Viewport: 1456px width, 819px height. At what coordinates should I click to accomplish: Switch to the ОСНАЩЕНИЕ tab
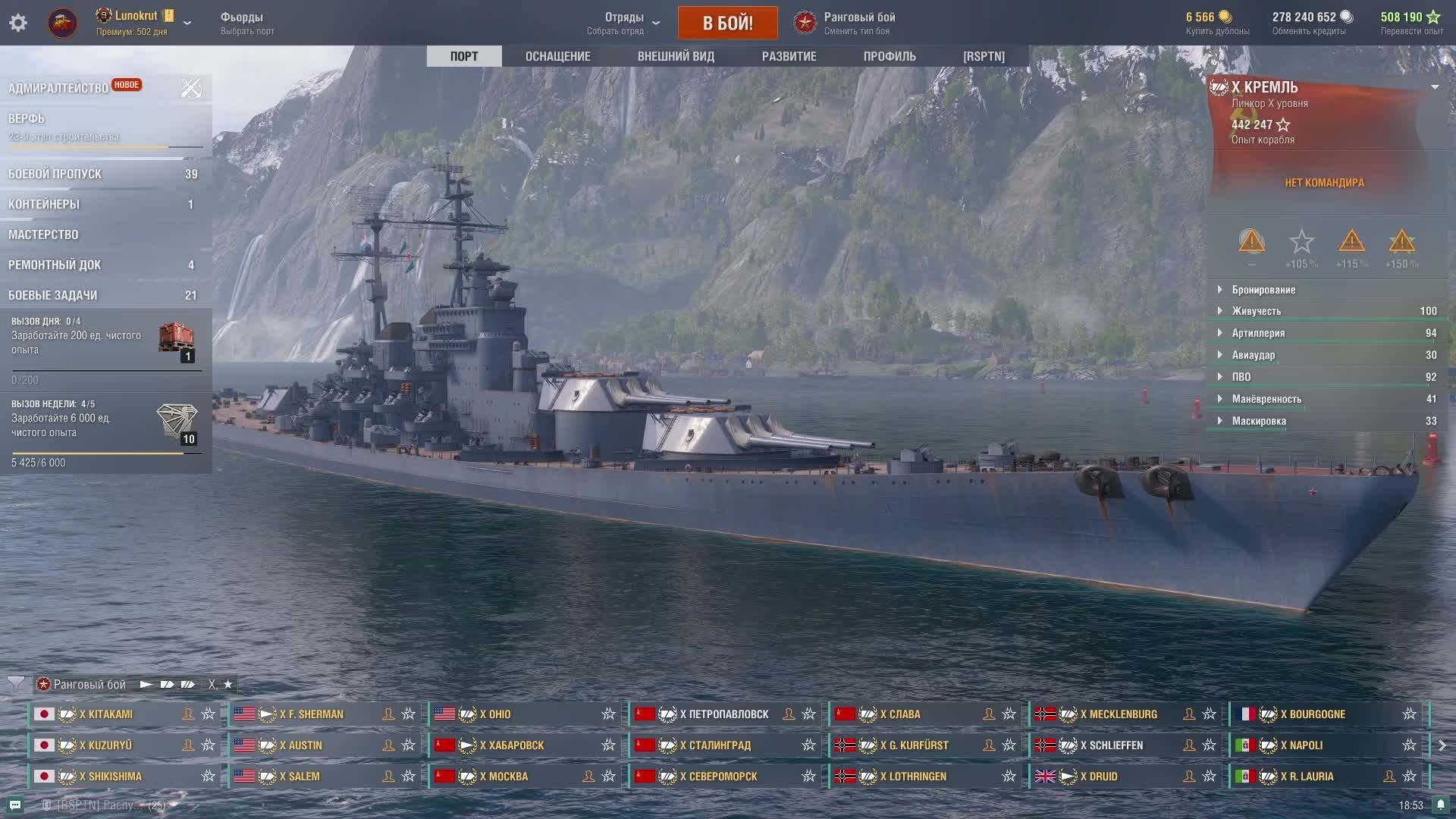point(557,56)
